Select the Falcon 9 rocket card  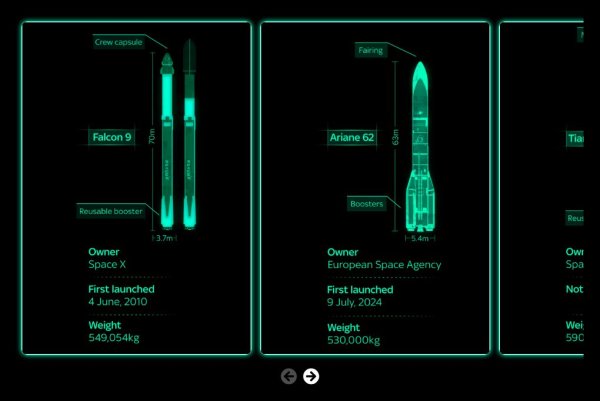pyautogui.click(x=136, y=188)
